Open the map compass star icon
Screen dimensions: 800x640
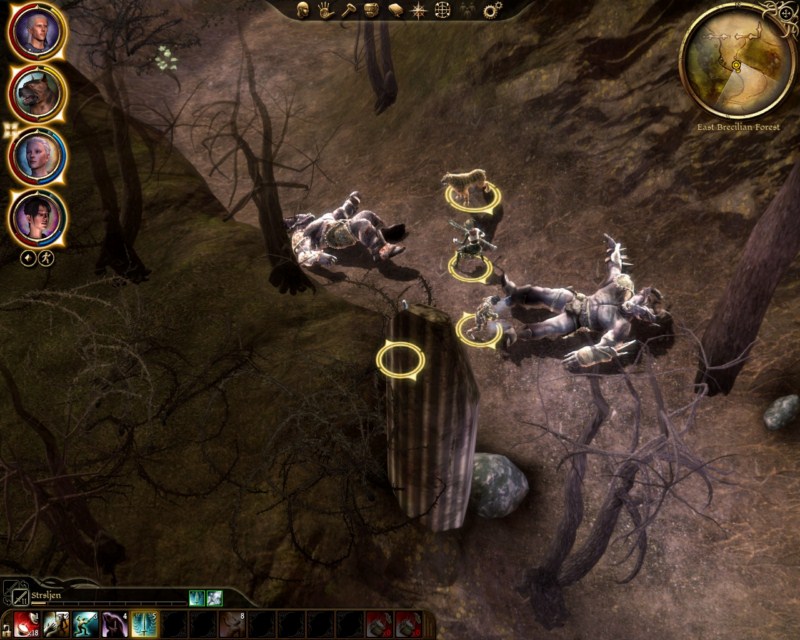point(418,10)
